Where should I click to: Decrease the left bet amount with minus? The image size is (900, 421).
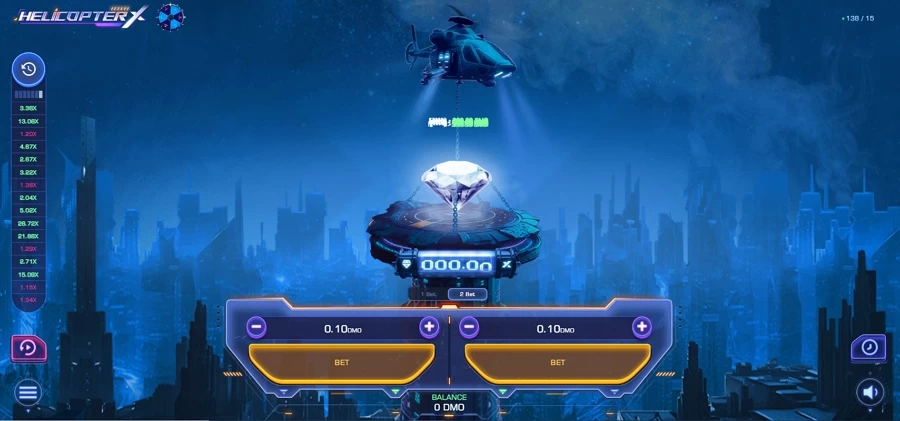257,327
